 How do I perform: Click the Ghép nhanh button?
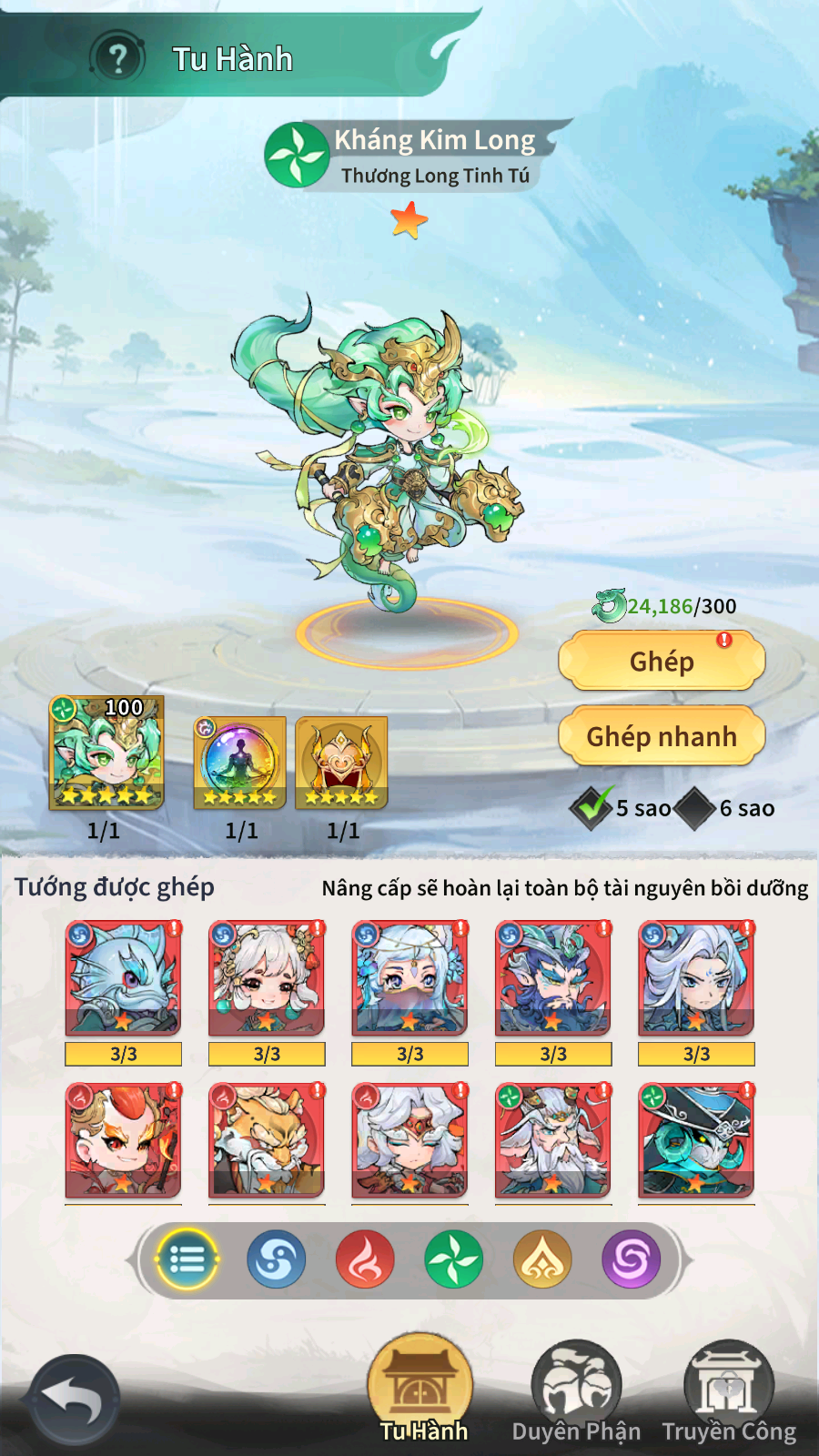point(662,736)
